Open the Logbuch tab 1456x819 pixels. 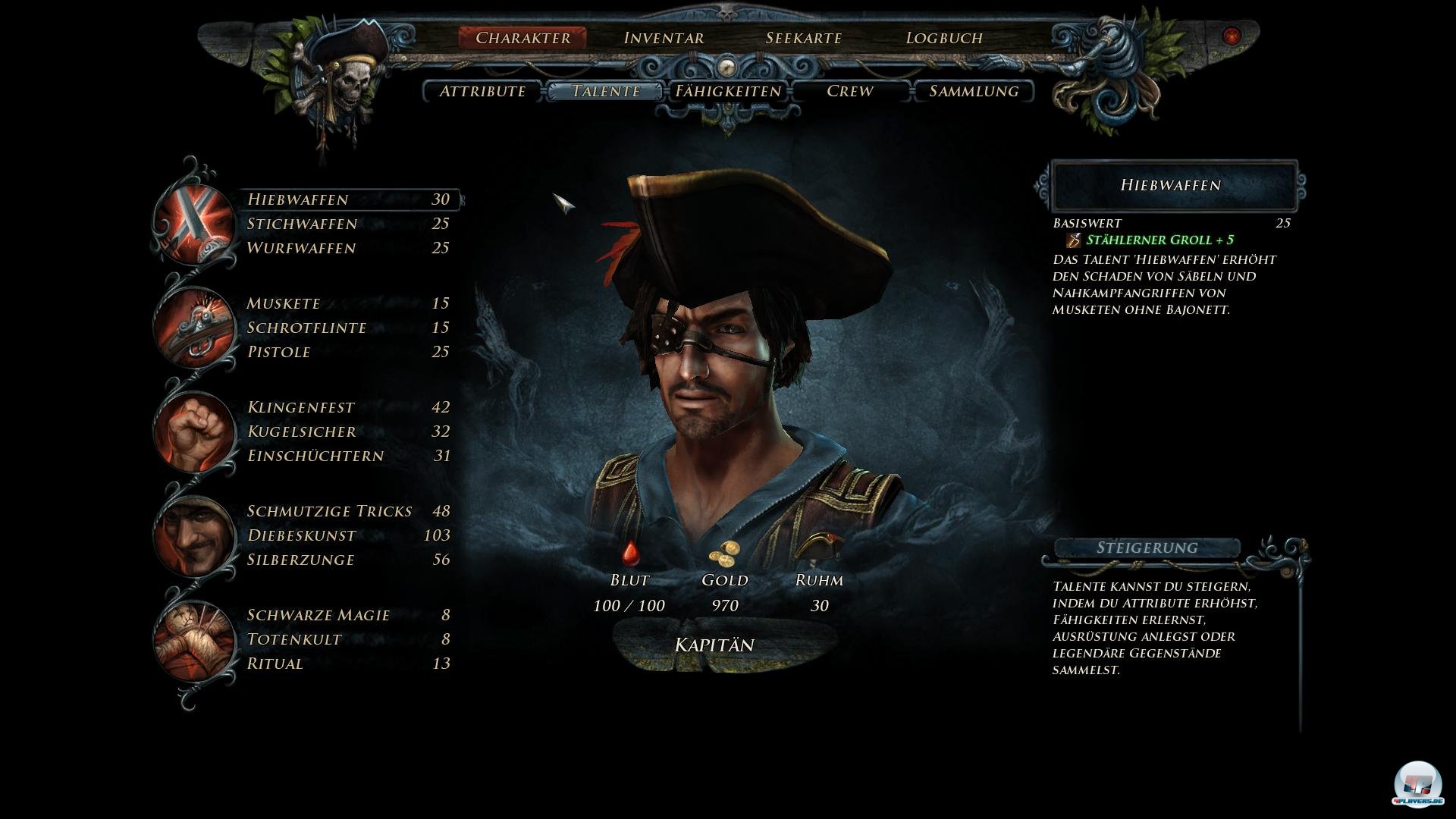click(944, 38)
